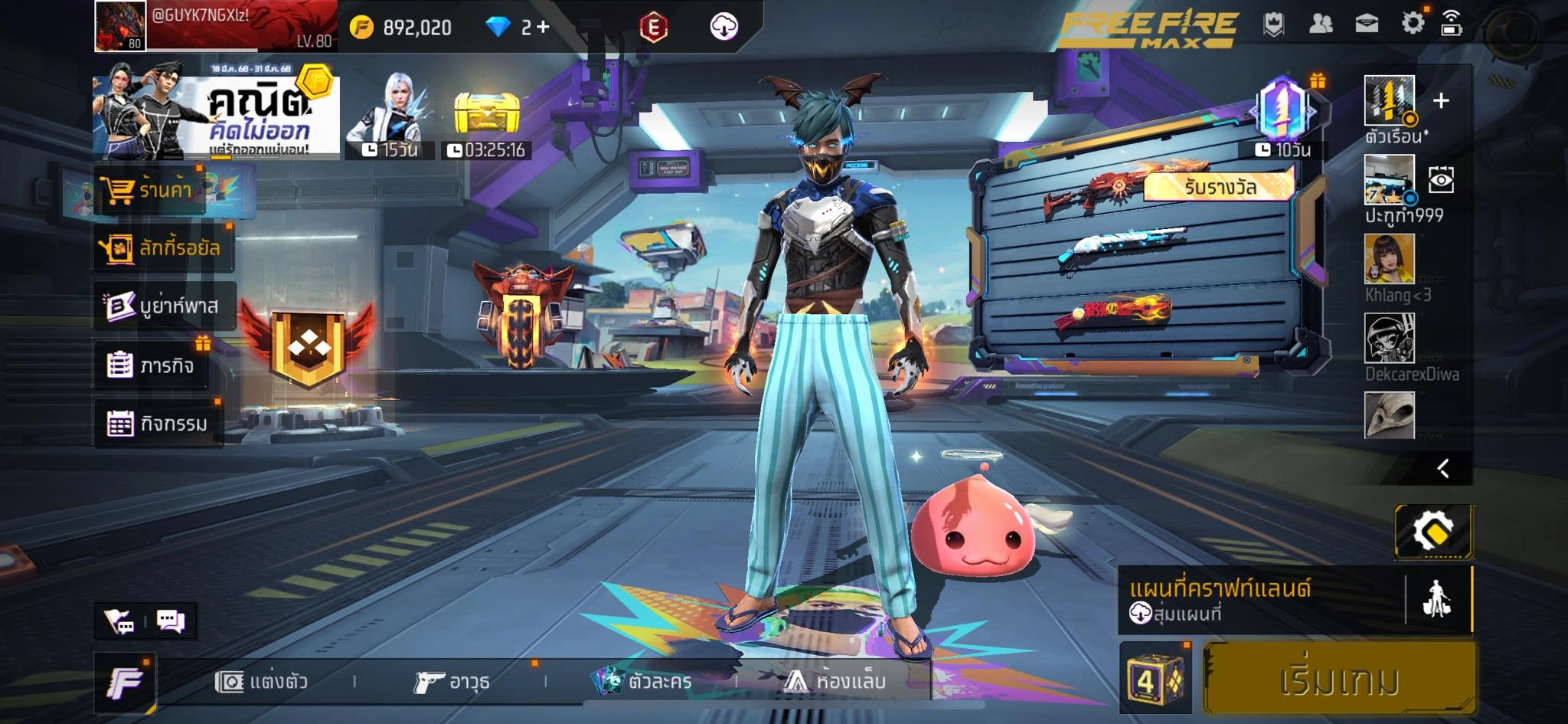
Task: Select the แผนที่คราฟท์แลนด์ map mode panel
Action: pos(1259,600)
